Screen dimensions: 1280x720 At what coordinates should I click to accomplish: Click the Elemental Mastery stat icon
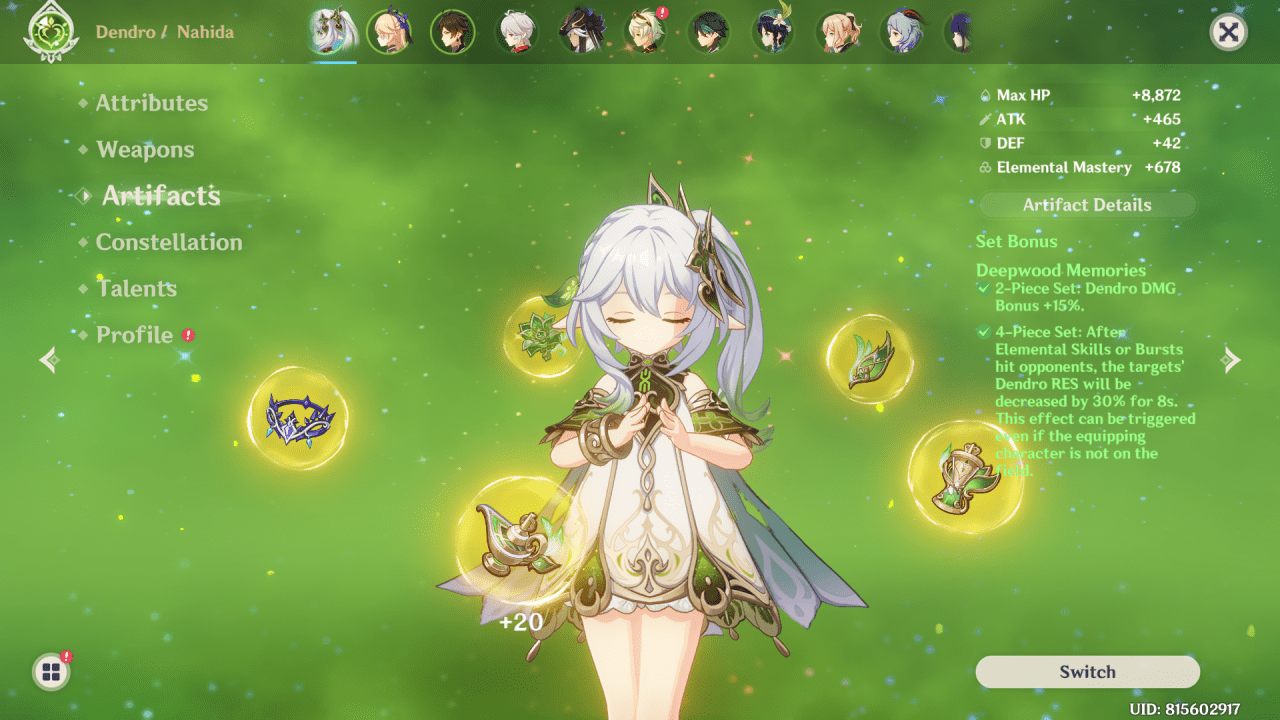984,167
